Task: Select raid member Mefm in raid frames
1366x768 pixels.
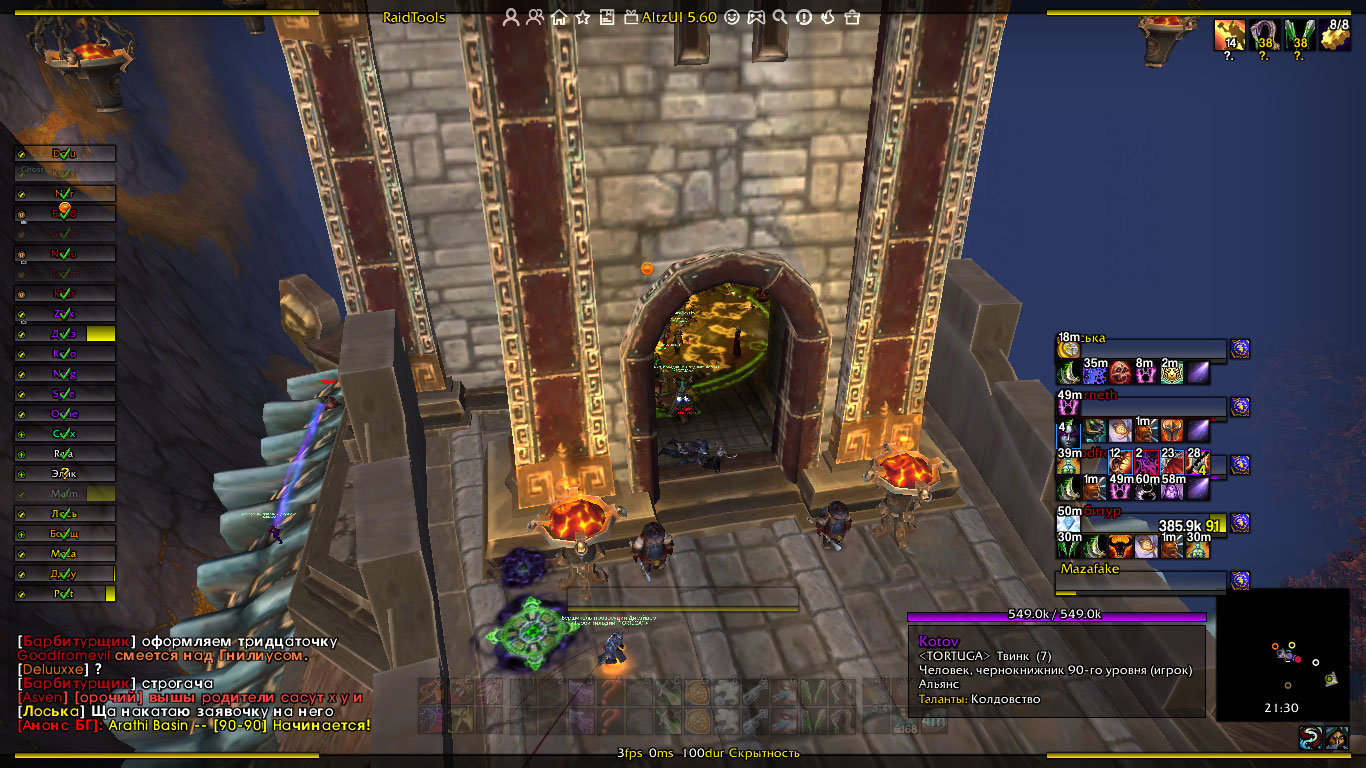Action: tap(65, 494)
